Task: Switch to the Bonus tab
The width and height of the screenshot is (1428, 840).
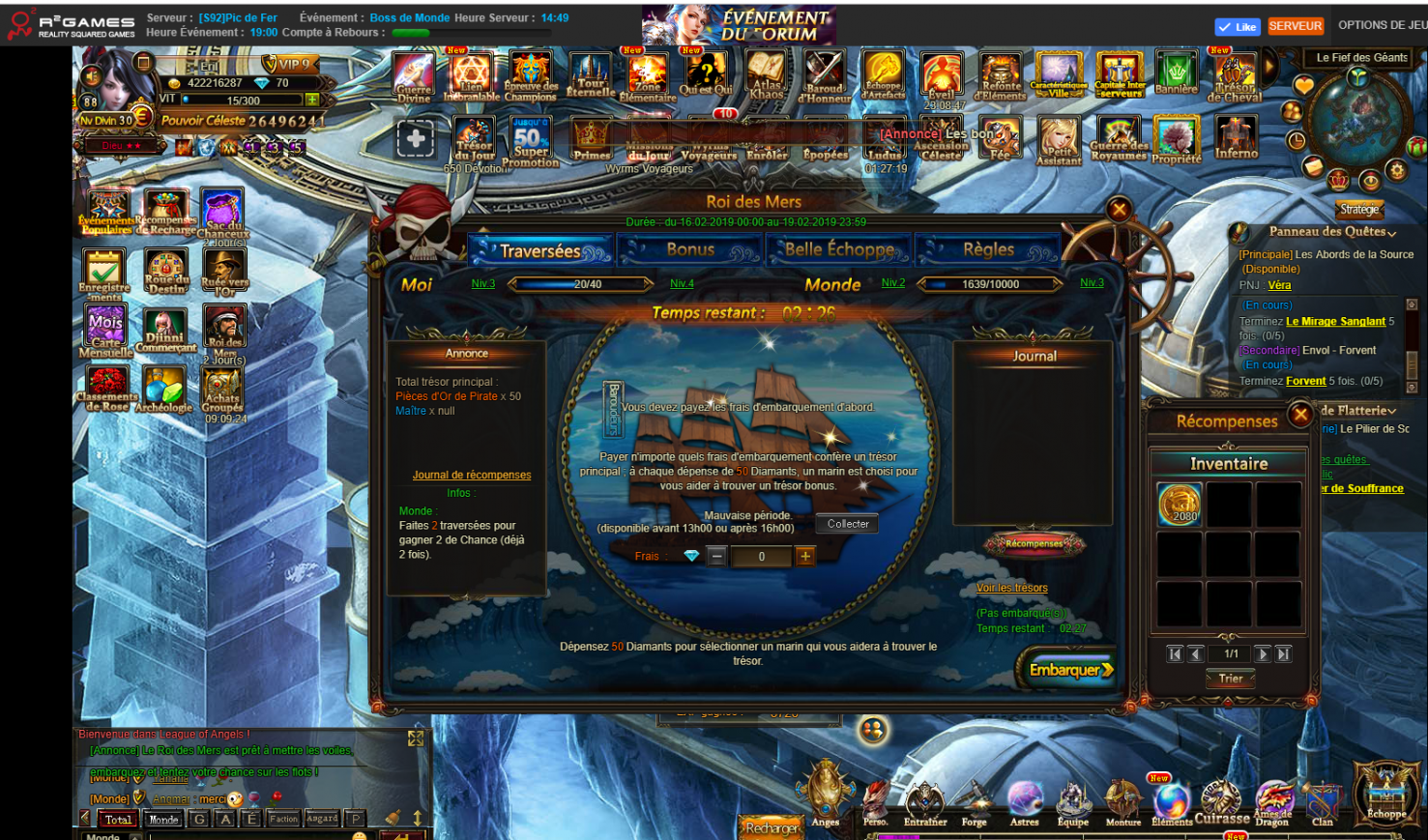Action: click(690, 250)
